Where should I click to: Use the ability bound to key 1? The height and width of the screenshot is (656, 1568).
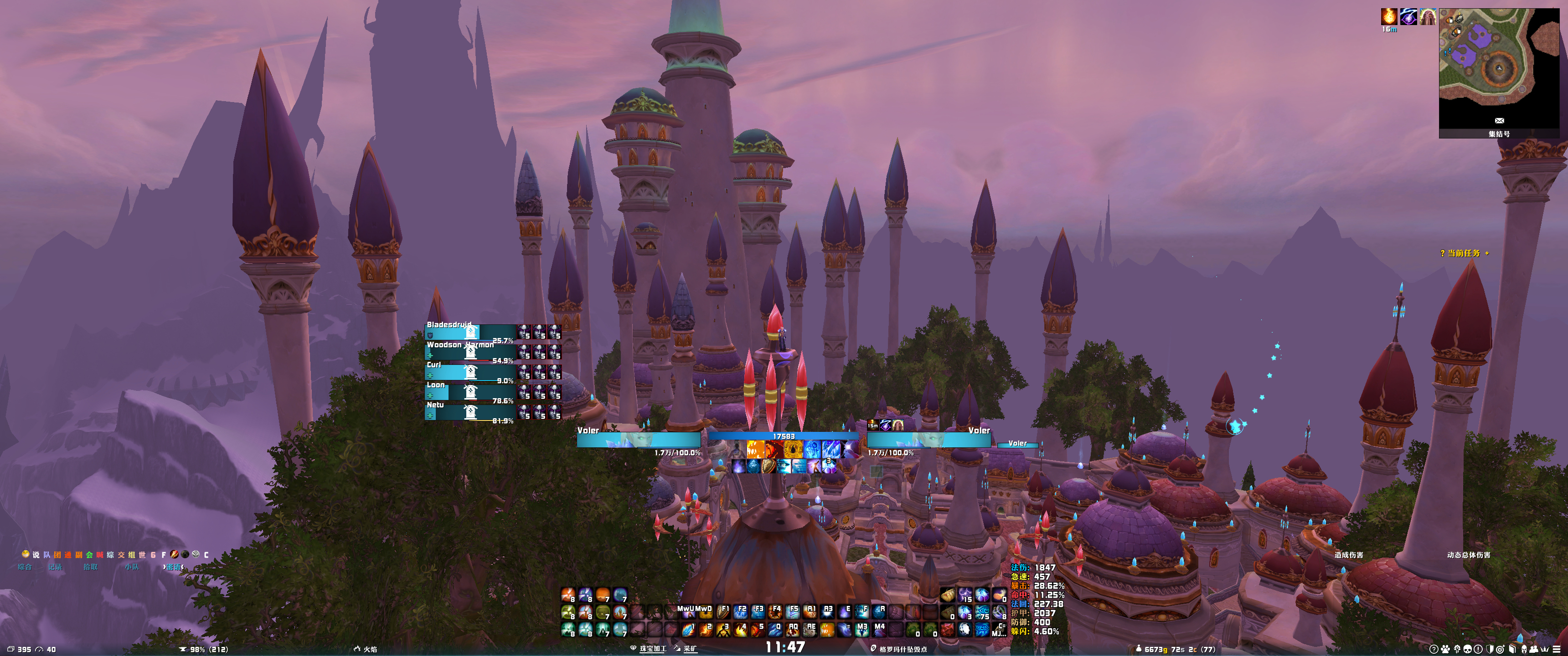pos(688,629)
